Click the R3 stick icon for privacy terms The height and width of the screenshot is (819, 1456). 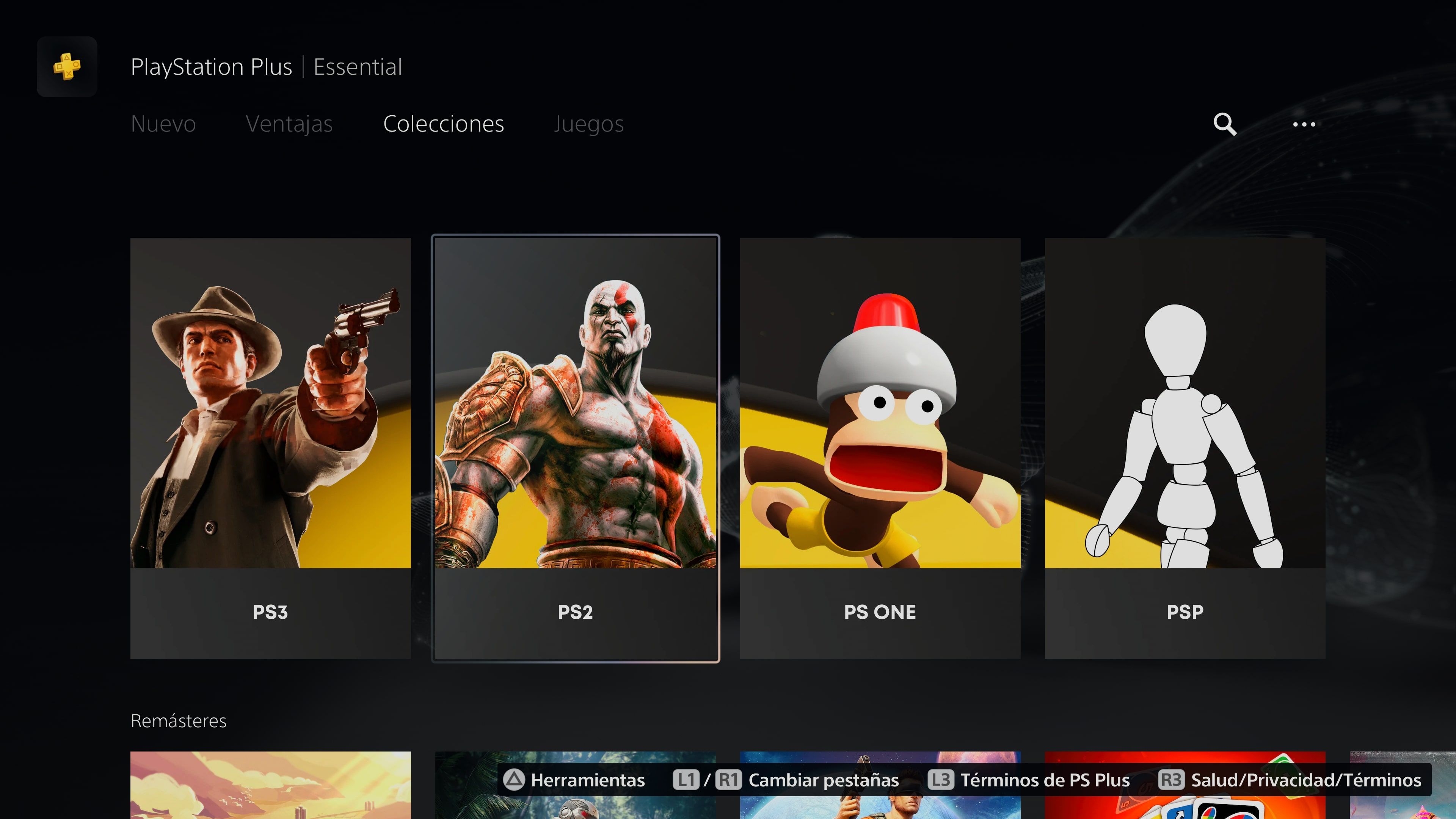coord(1171,780)
